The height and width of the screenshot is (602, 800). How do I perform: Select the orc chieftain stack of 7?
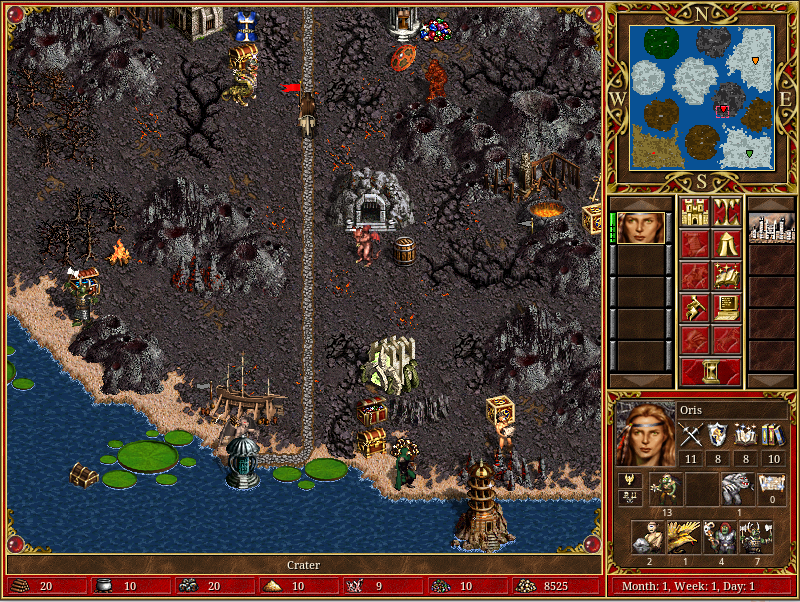(754, 537)
